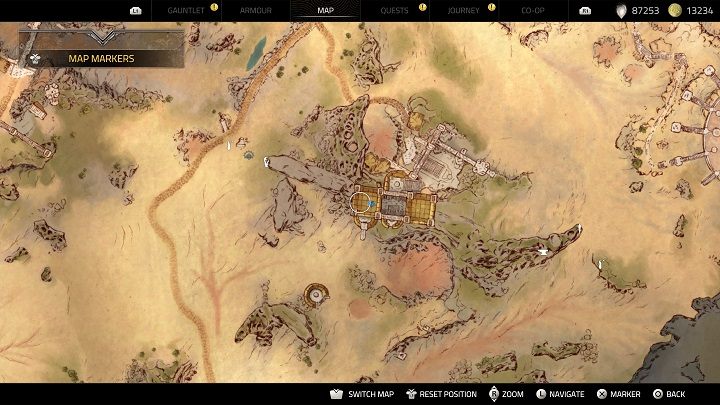Click the blue player location marker
This screenshot has width=720, height=405.
click(x=370, y=204)
